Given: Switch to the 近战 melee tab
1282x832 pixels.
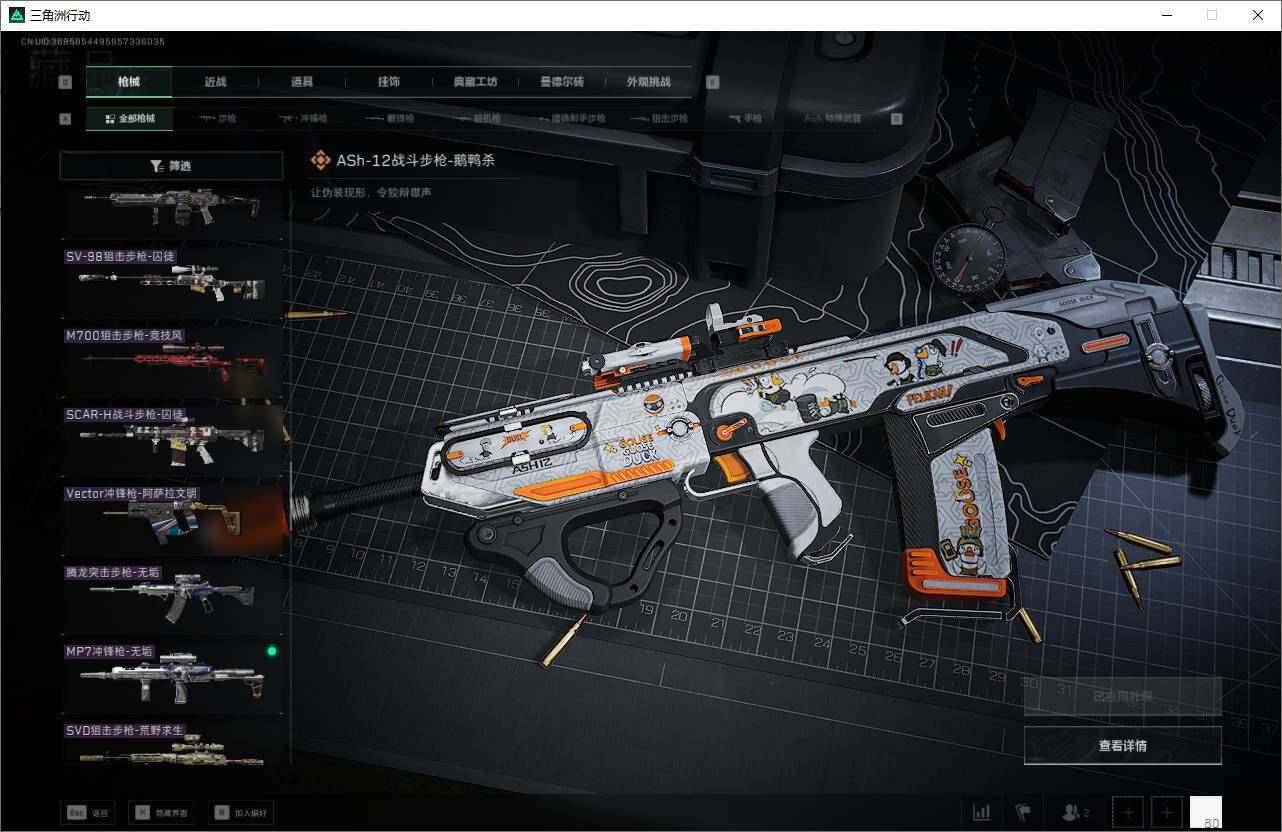Looking at the screenshot, I should pos(215,82).
